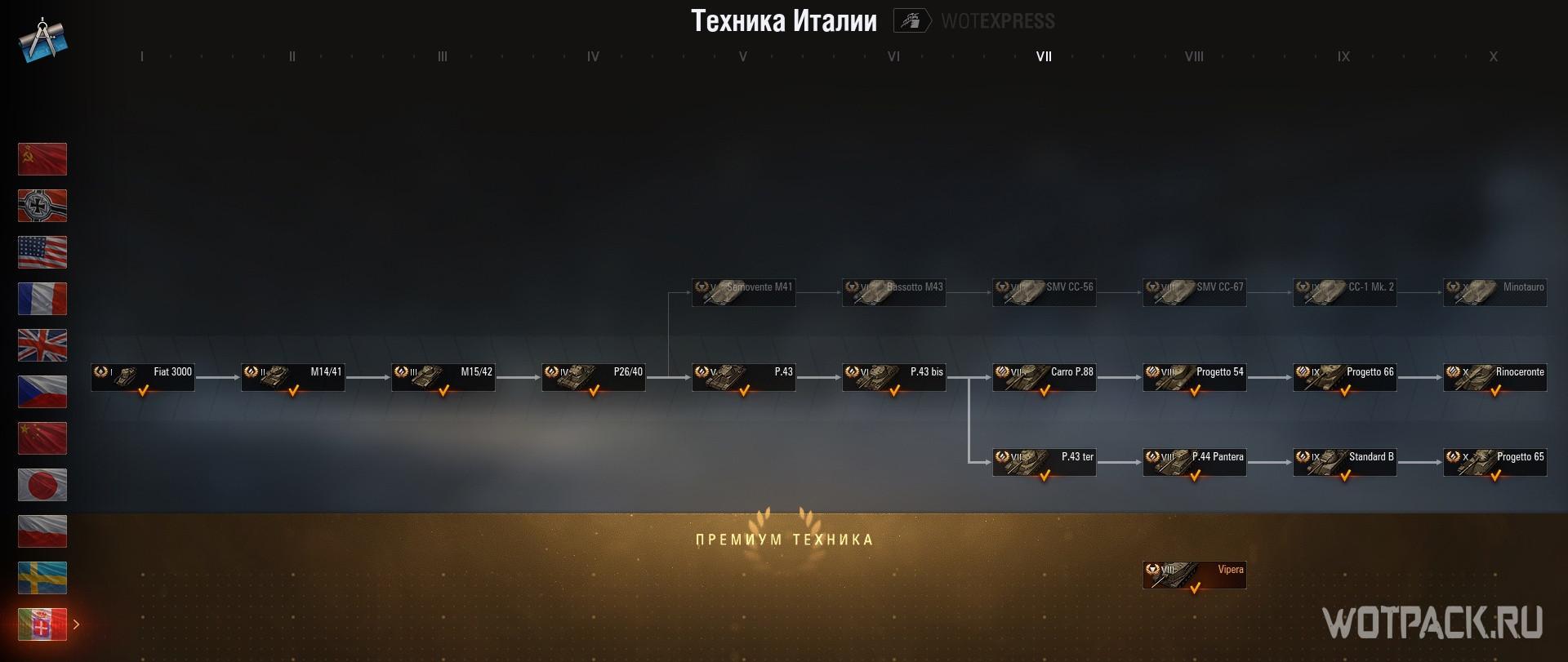Open the Carro P.88 heavy tank
This screenshot has height=662, width=1568.
1045,378
